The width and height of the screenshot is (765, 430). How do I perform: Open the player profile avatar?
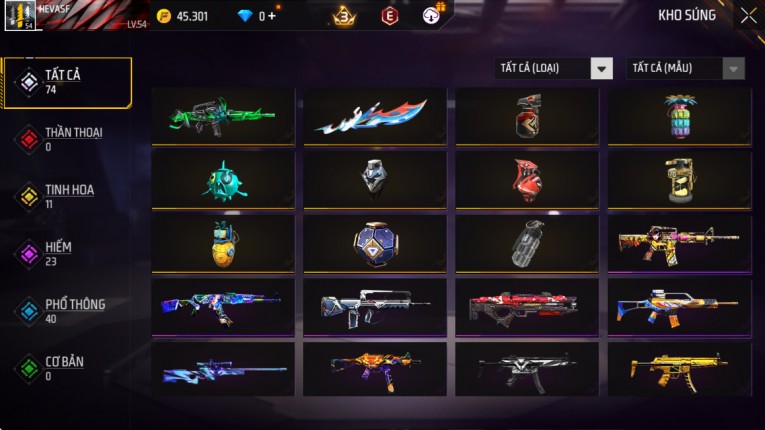[22, 16]
